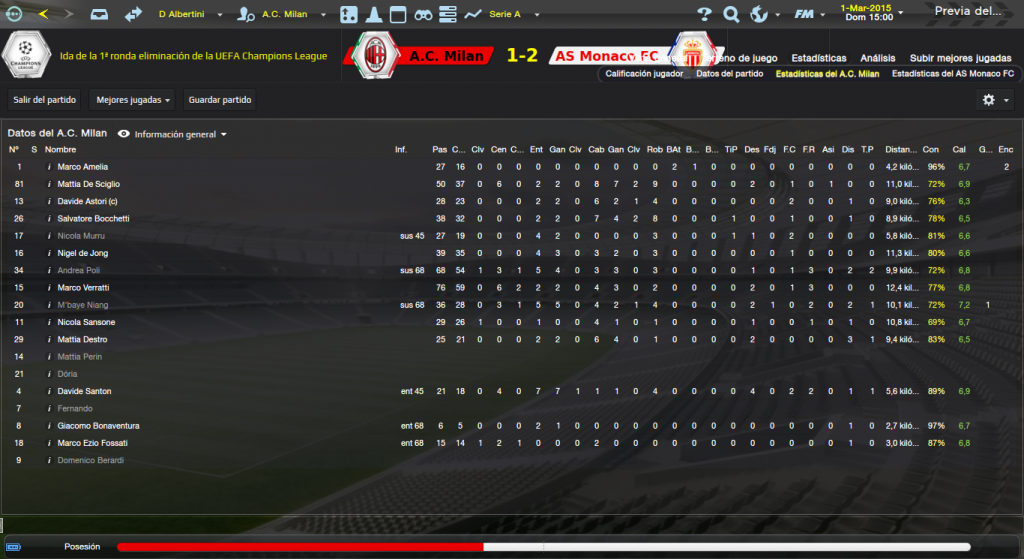Open the question mark help icon
This screenshot has height=559, width=1024.
[x=704, y=14]
